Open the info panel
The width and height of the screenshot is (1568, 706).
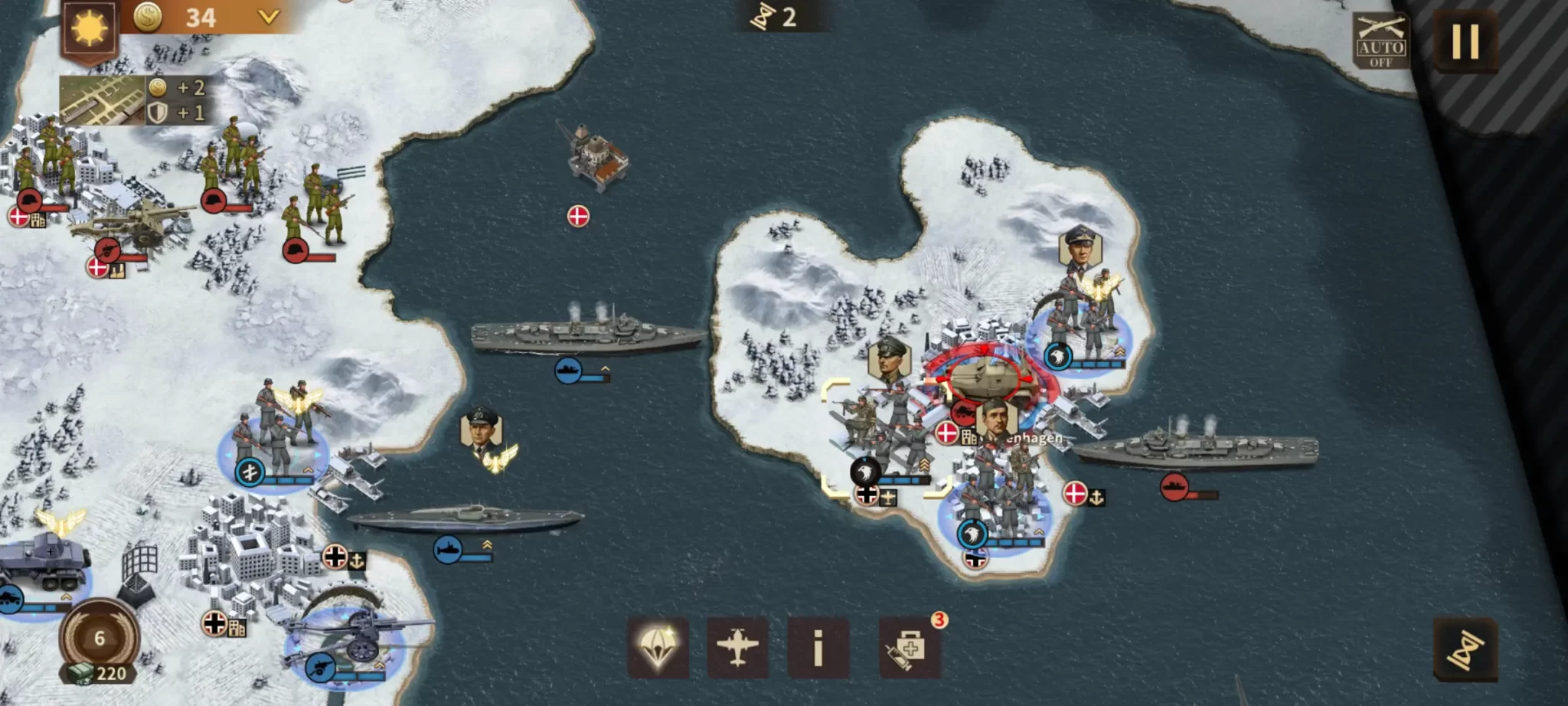point(818,648)
